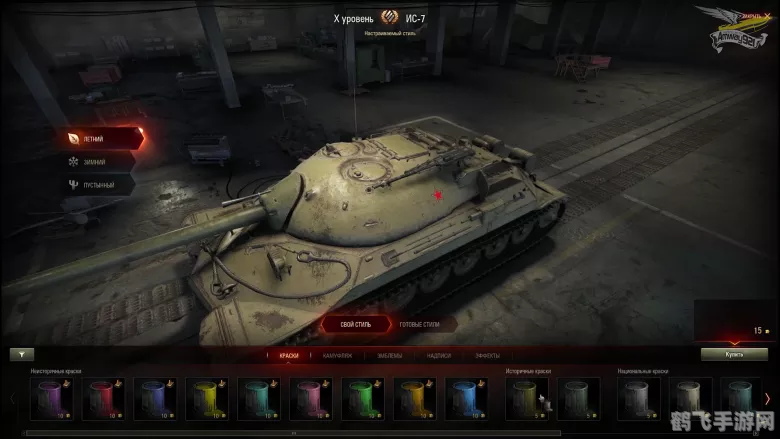Switch to the Надписи inscriptions tab
The image size is (780, 439).
439,355
